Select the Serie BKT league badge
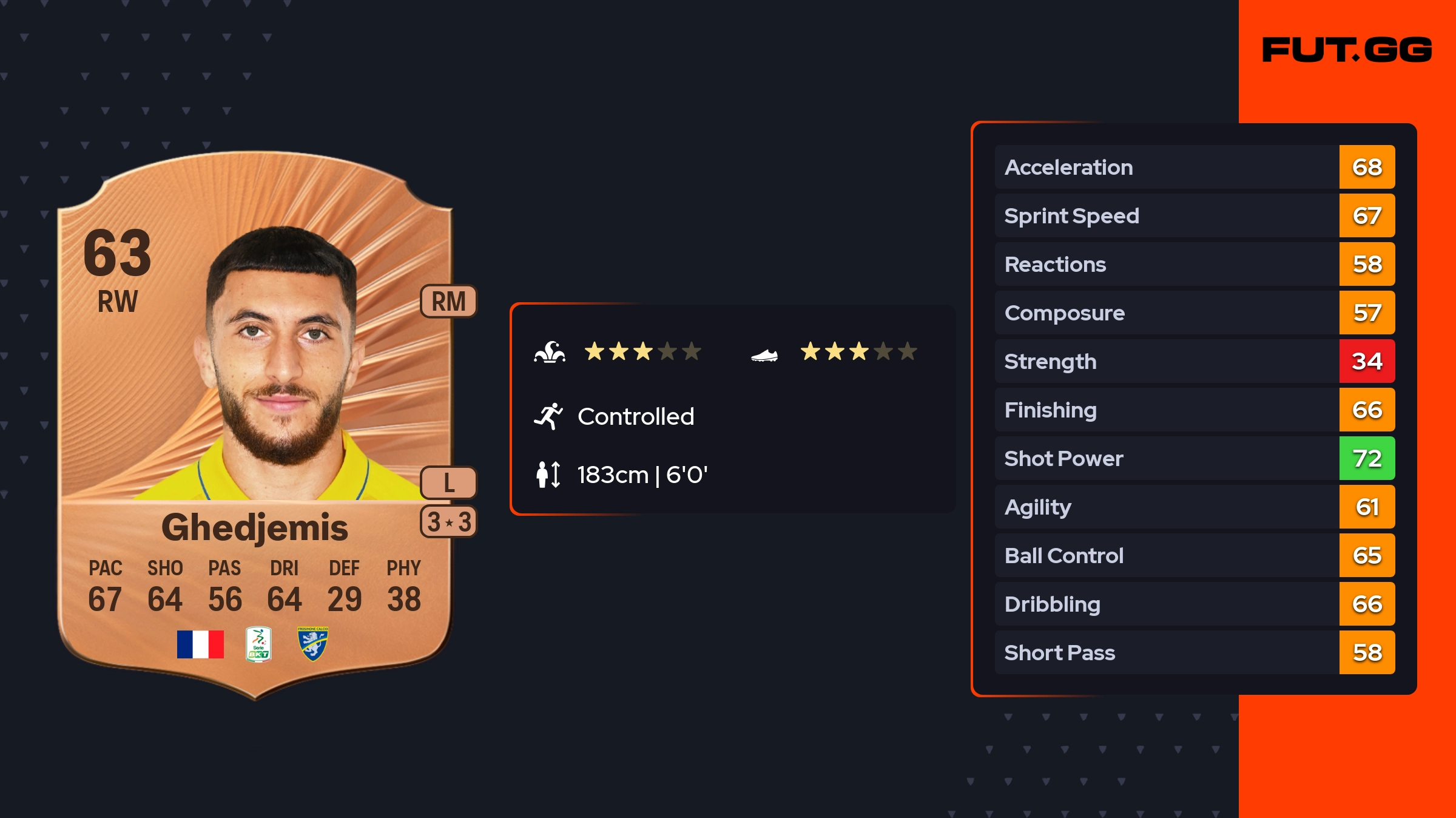This screenshot has width=1456, height=818. pyautogui.click(x=258, y=644)
